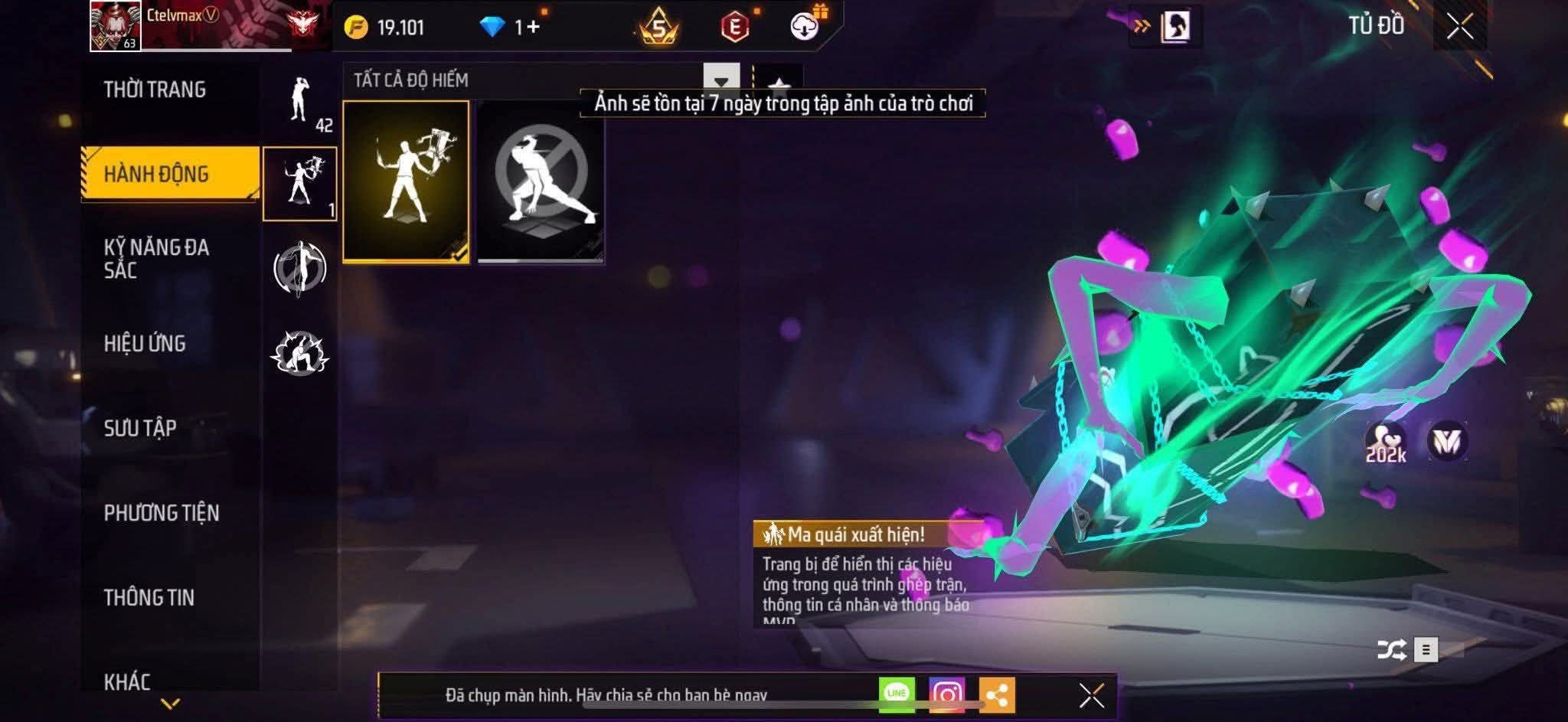Image resolution: width=1568 pixels, height=722 pixels.
Task: Click the shuffle arrows icon
Action: pyautogui.click(x=1390, y=650)
